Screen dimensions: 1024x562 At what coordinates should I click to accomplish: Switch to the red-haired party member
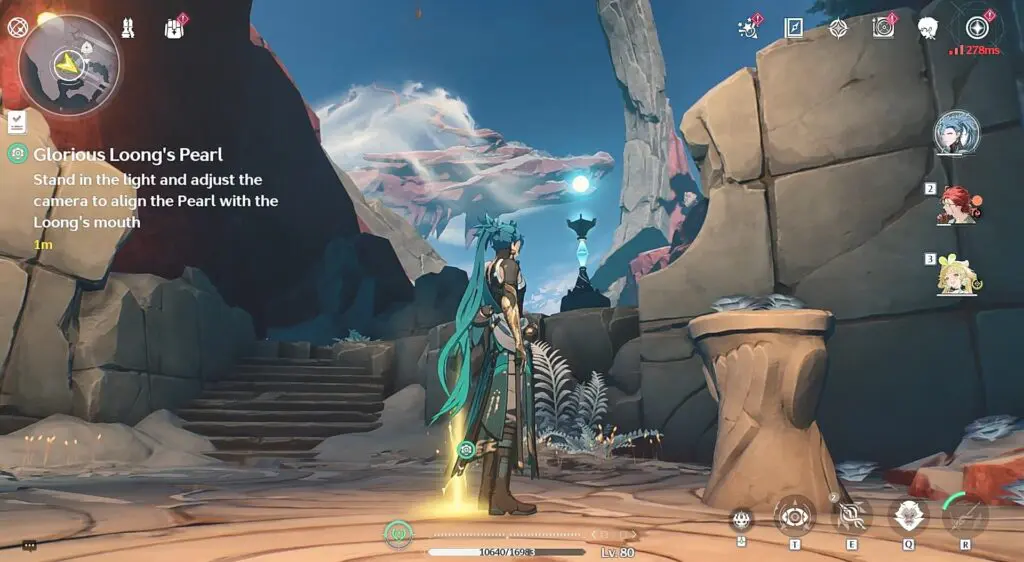click(x=957, y=205)
